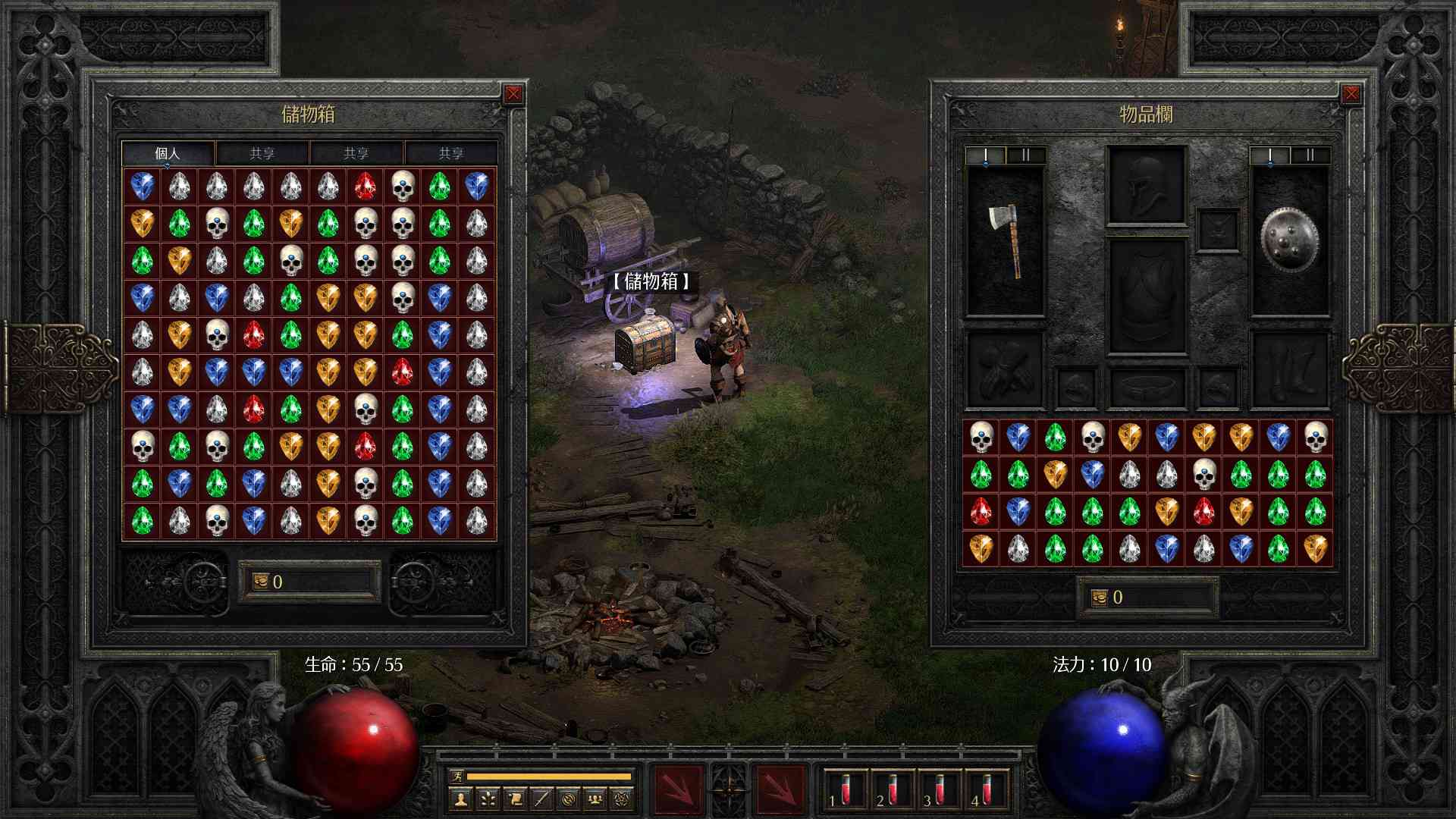Open the pentagram game menu icon
Image resolution: width=1456 pixels, height=819 pixels.
pos(622,799)
